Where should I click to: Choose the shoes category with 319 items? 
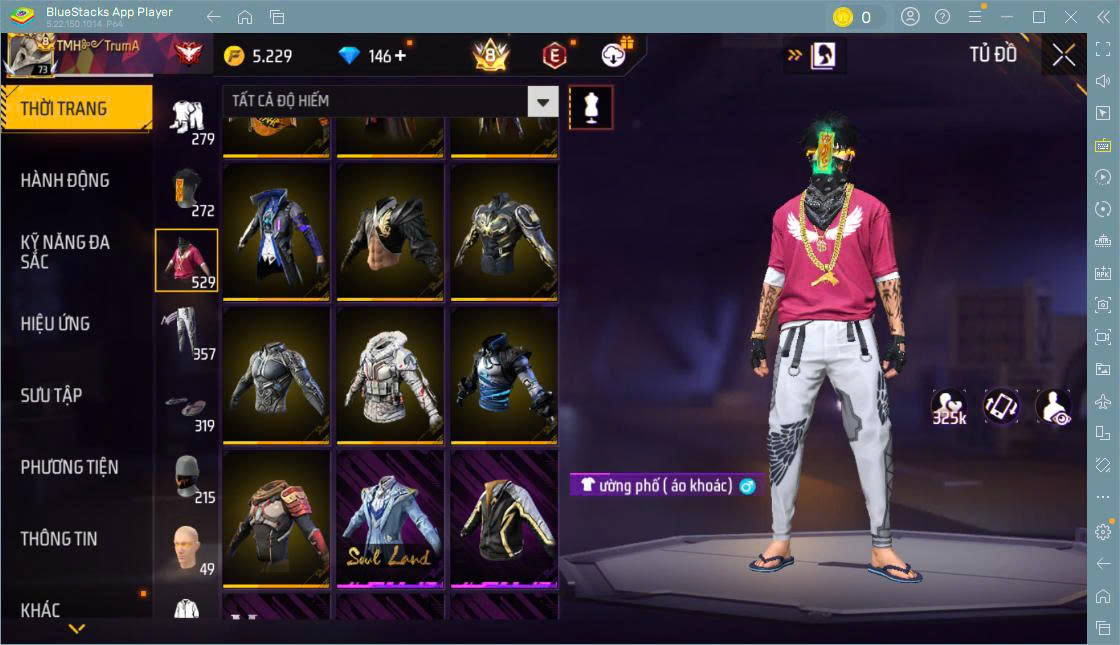(187, 404)
